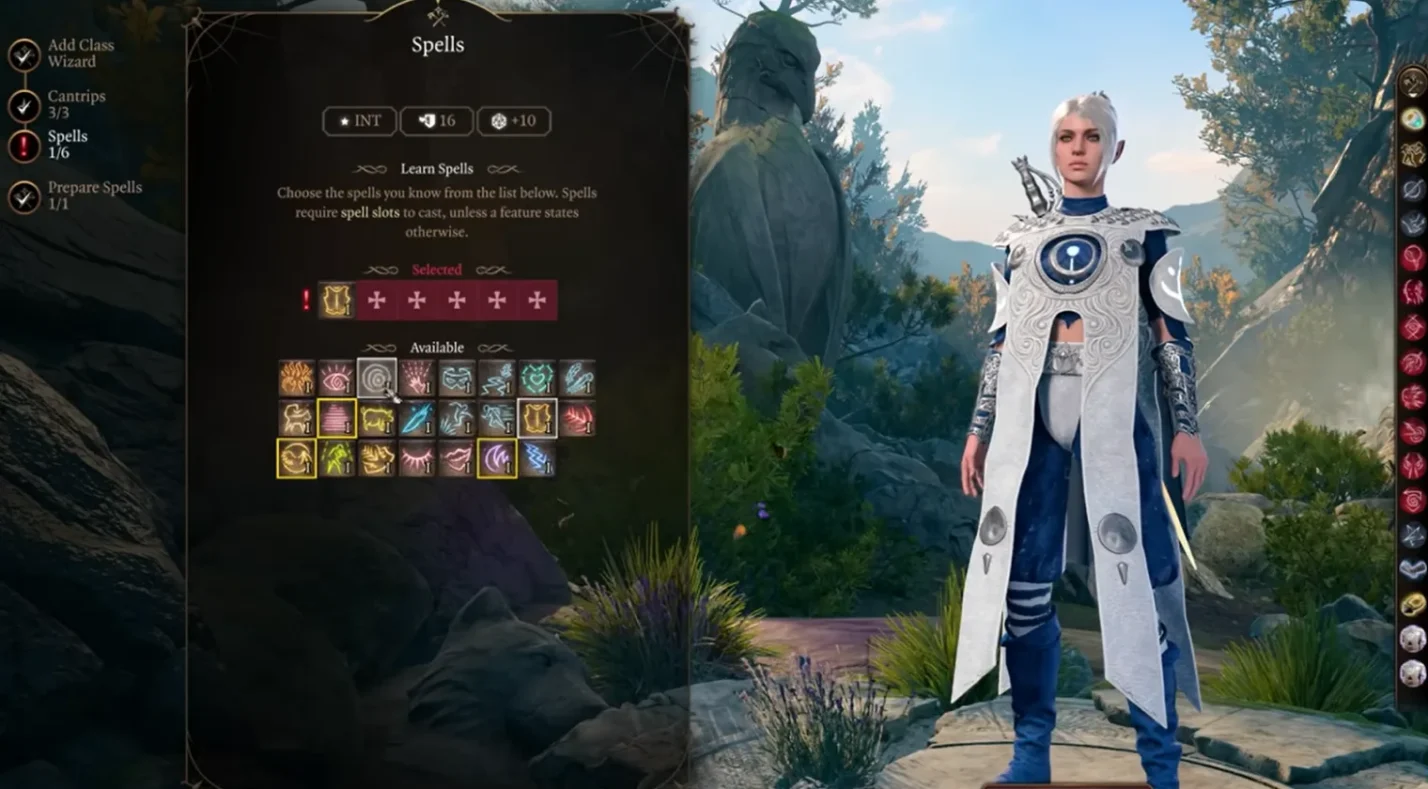Choose the pink eye spell icon

(x=337, y=379)
